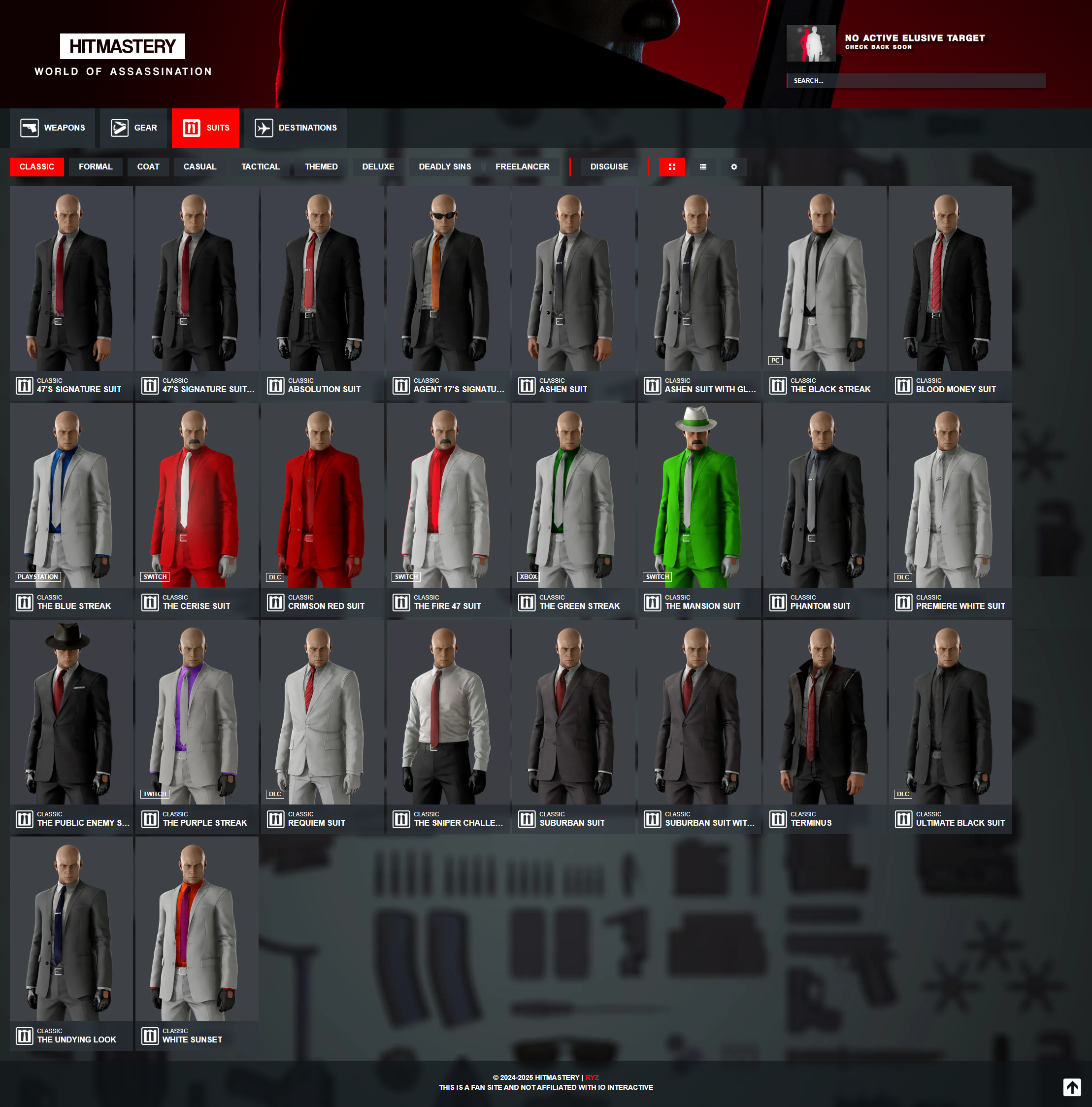Screen dimensions: 1092x1107
Task: Pick The Mansion Suit tile
Action: (x=699, y=509)
